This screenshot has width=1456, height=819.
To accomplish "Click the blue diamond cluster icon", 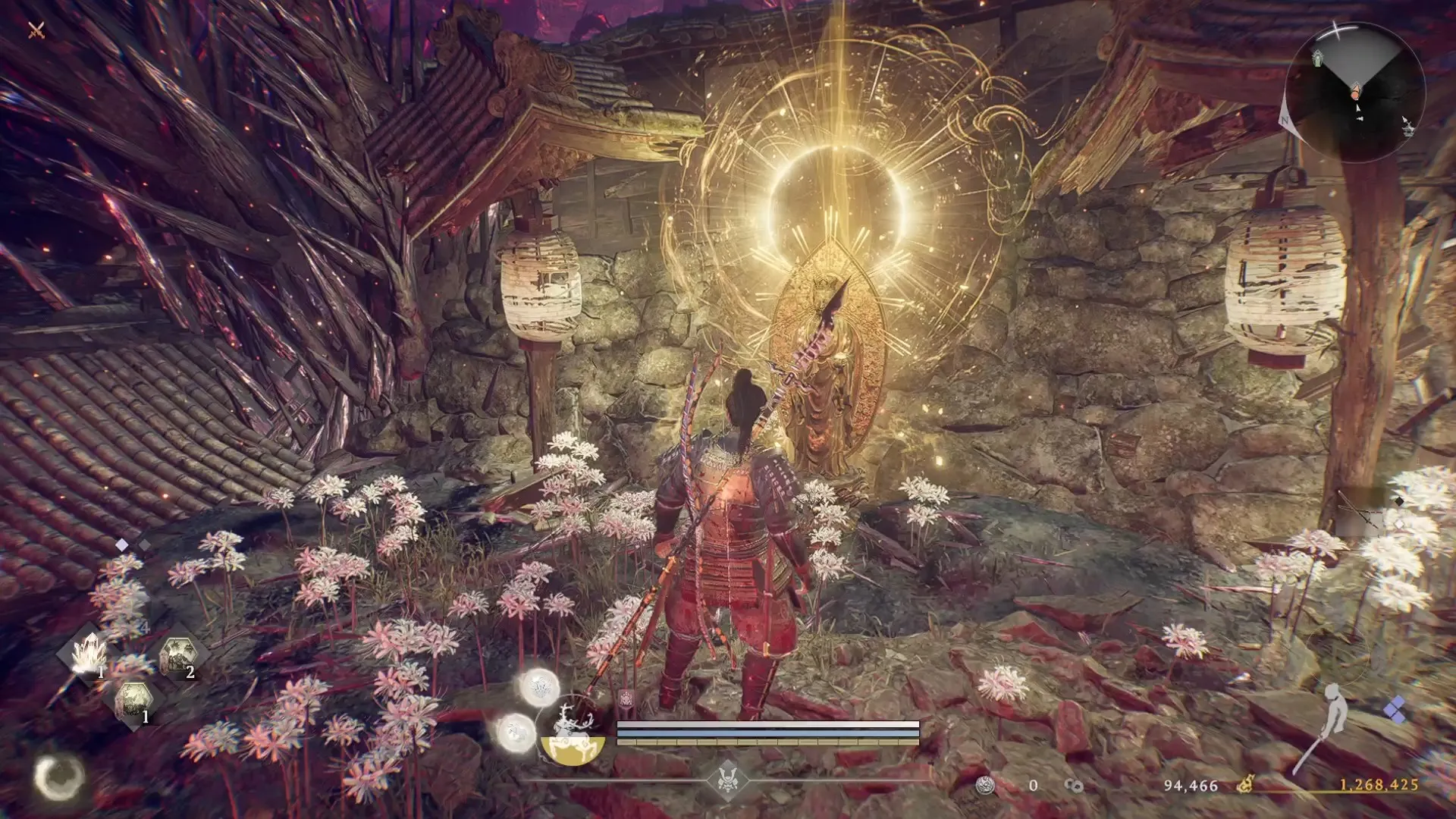I will point(1395,712).
